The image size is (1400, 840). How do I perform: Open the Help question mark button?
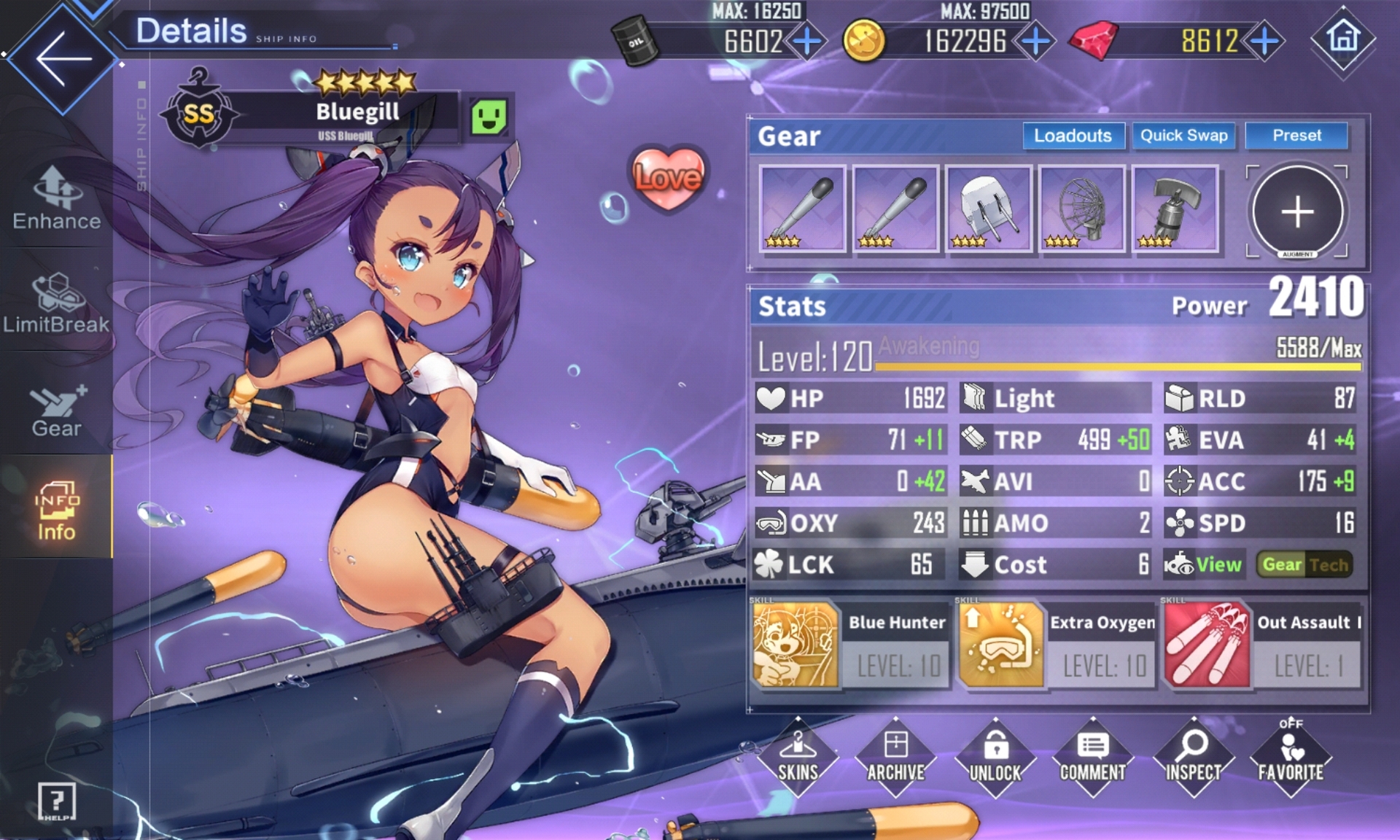57,801
